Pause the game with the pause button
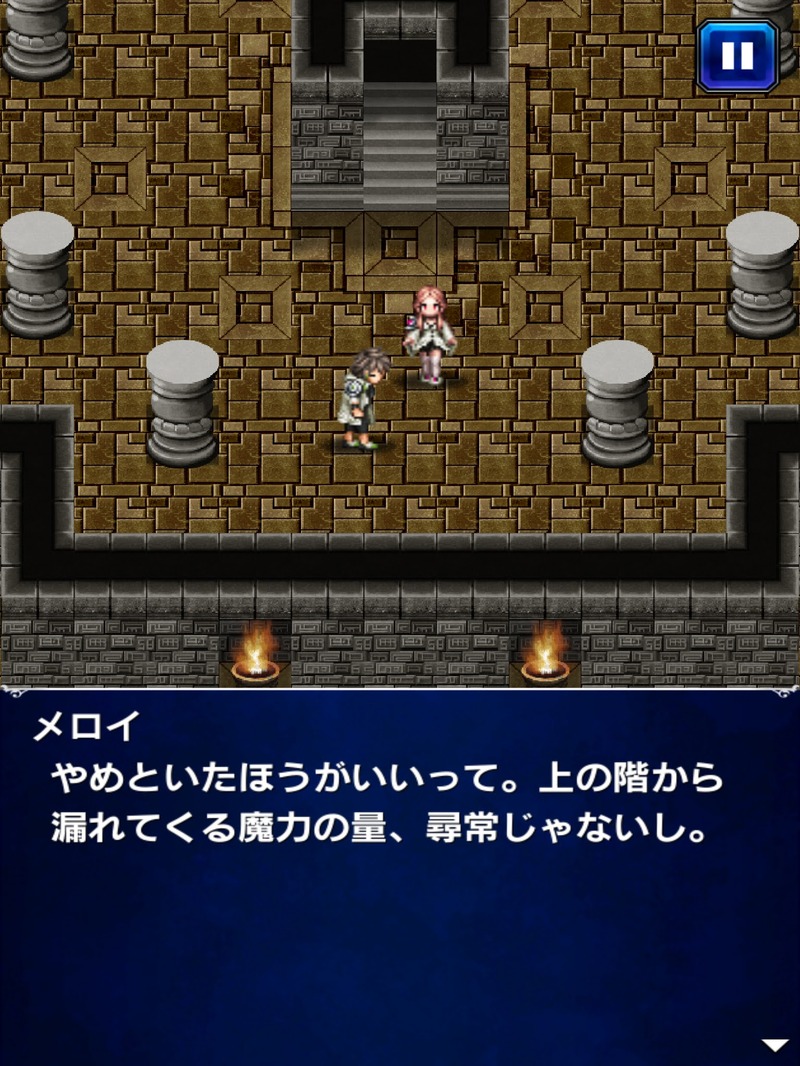The width and height of the screenshot is (800, 1066). [738, 56]
